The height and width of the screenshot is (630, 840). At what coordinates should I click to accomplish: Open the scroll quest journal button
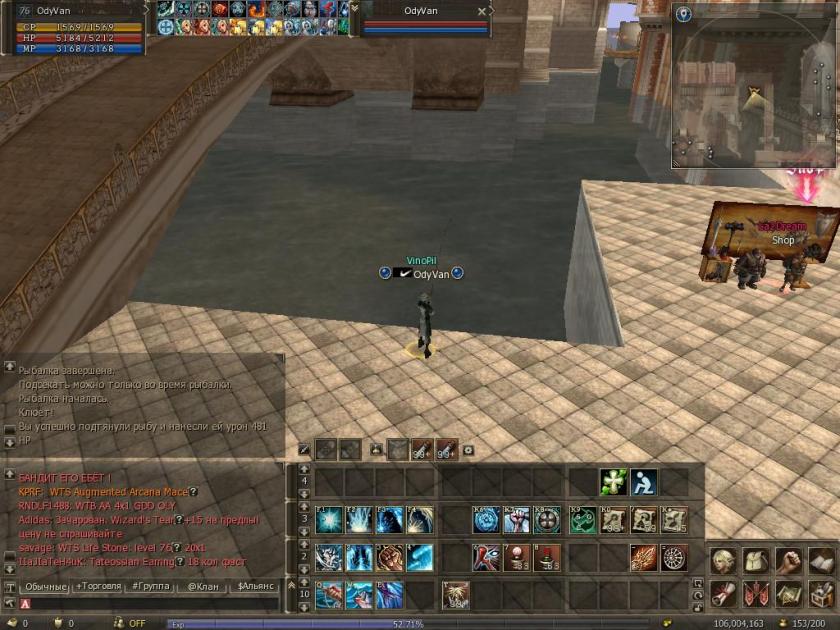click(x=723, y=594)
